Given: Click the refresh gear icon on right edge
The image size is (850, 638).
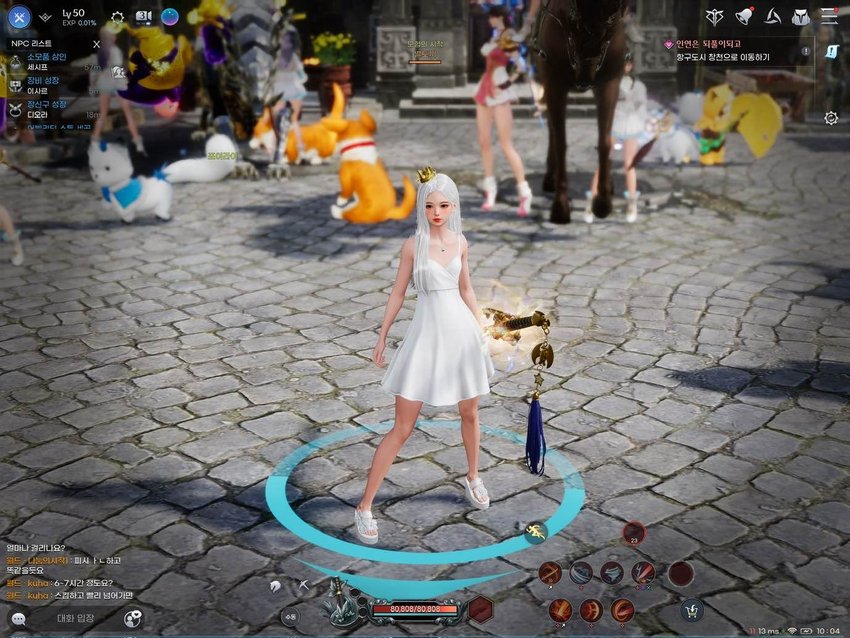Looking at the screenshot, I should (831, 118).
